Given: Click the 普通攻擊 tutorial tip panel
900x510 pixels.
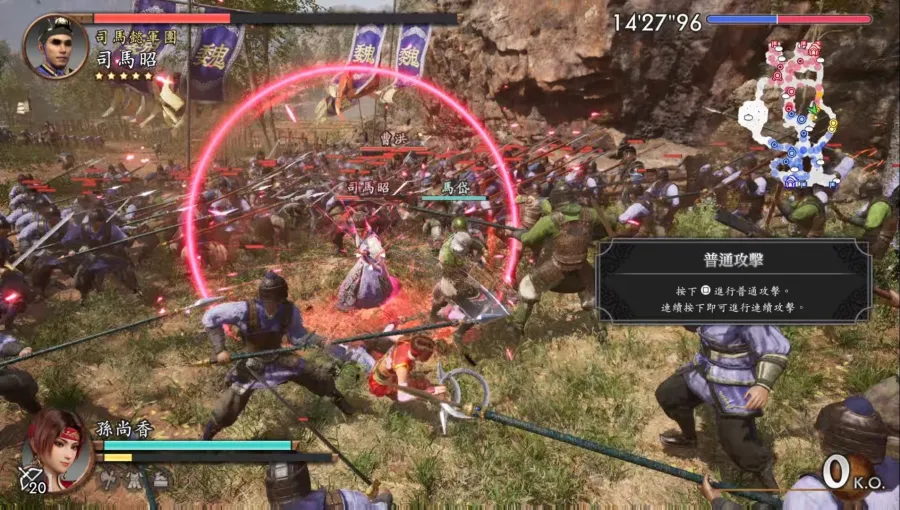Looking at the screenshot, I should pos(731,280).
